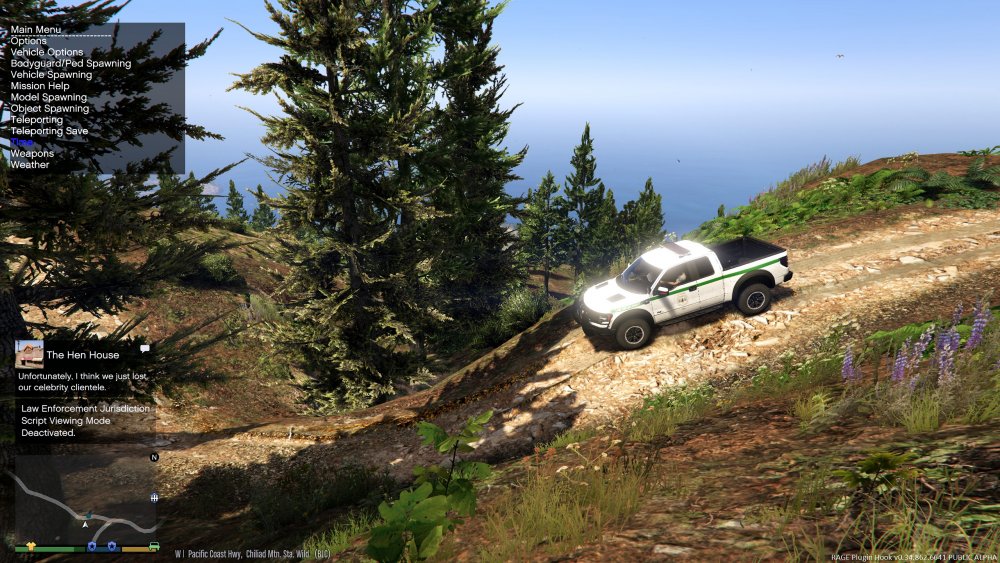Click the North compass marker on minimap

[x=154, y=457]
